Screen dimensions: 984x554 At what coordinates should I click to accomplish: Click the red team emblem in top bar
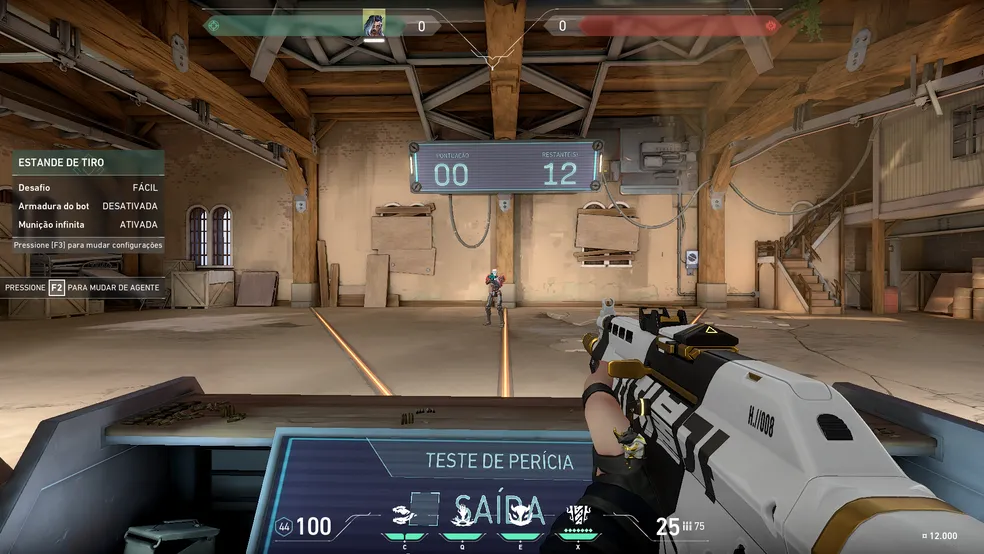click(770, 26)
